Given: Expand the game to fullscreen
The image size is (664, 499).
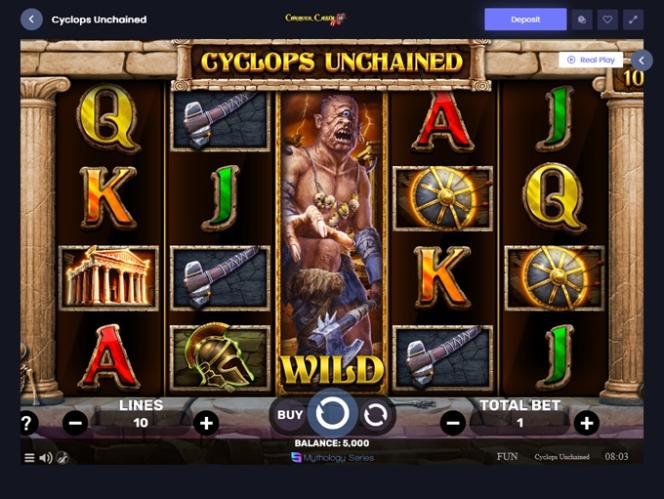Looking at the screenshot, I should [x=633, y=19].
